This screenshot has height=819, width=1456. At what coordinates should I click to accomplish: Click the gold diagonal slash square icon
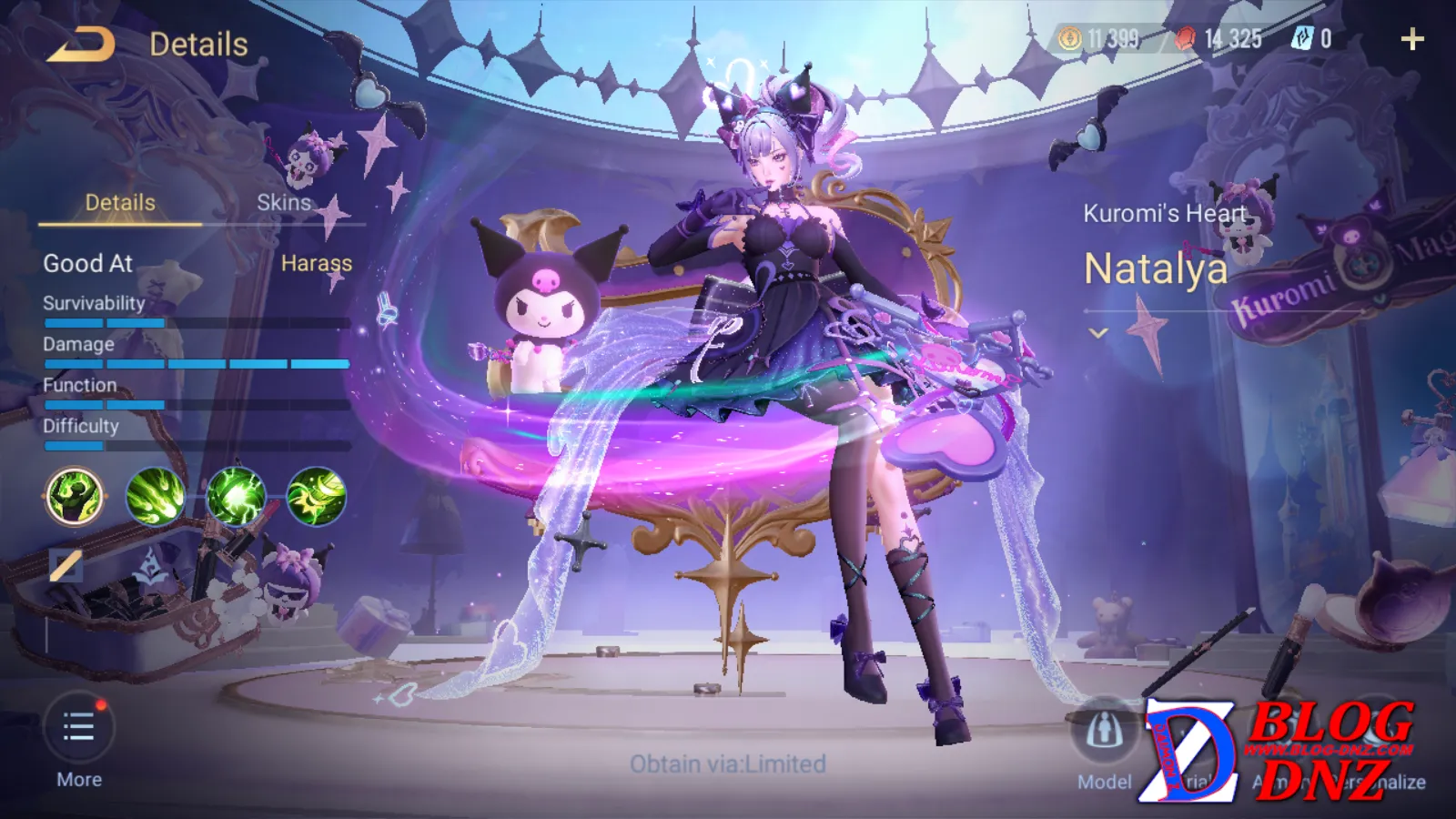pyautogui.click(x=66, y=565)
